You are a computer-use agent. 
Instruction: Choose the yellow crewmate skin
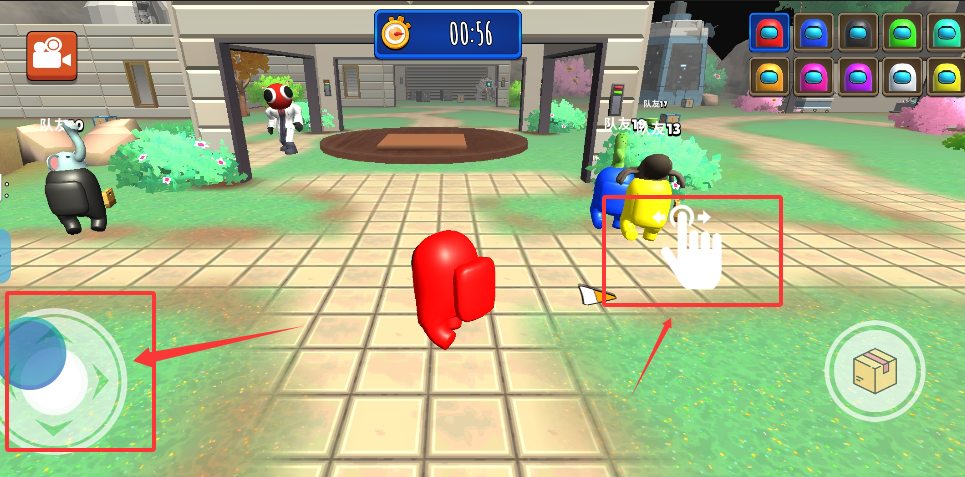[946, 77]
